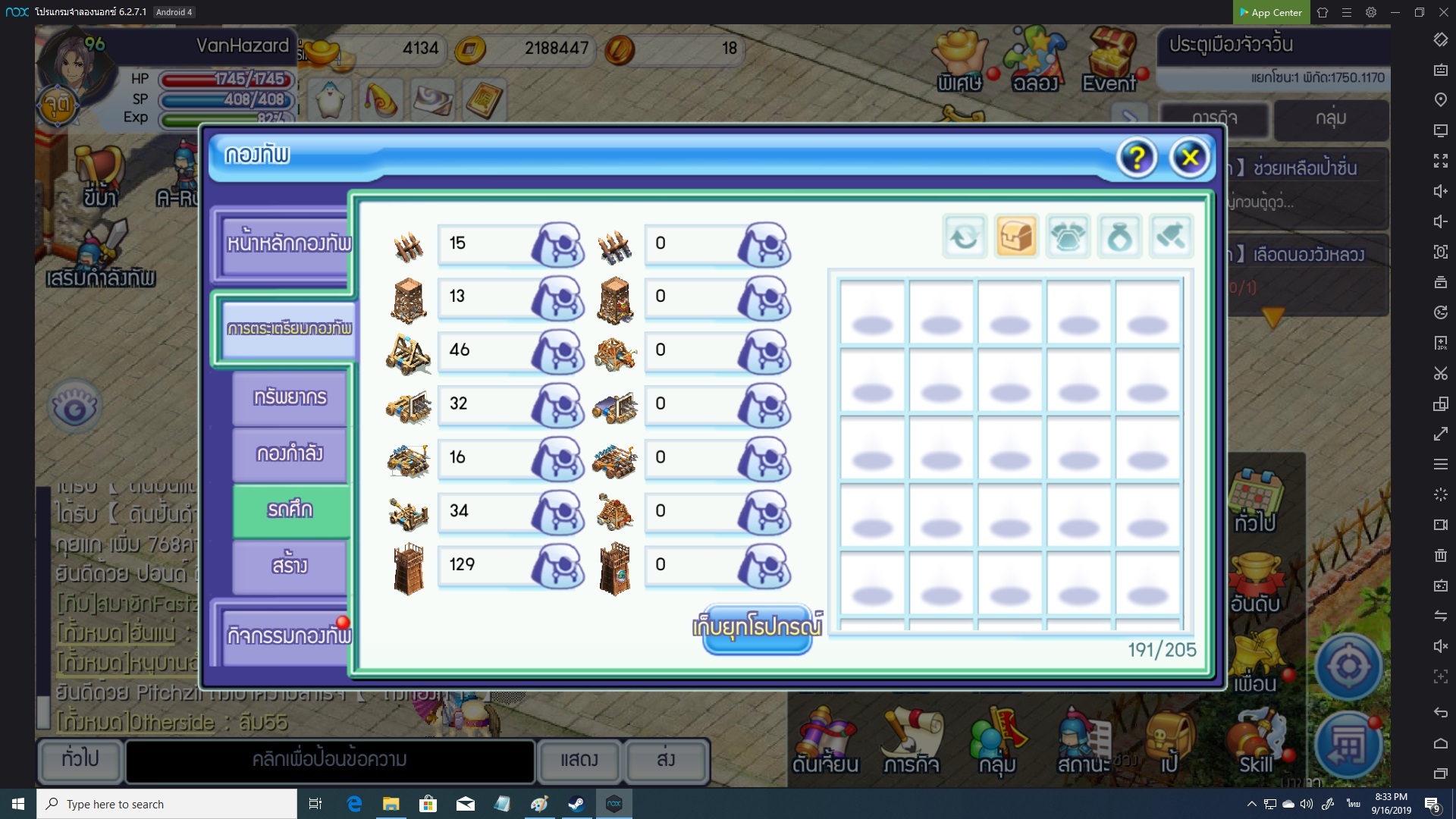The image size is (1456, 819).
Task: Select the ทรัพยากร resources sub-tab
Action: point(290,397)
